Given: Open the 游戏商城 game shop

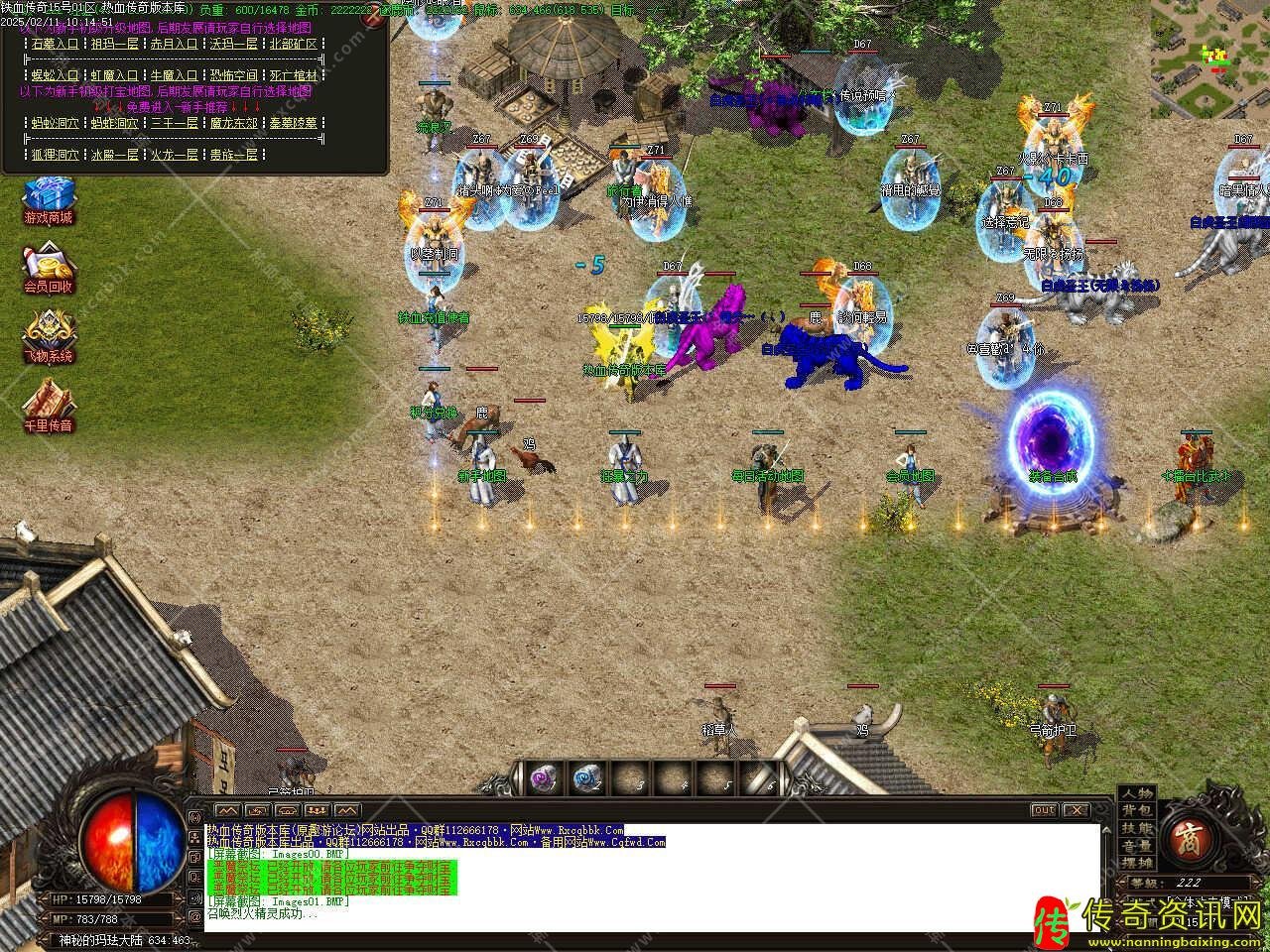Looking at the screenshot, I should tap(50, 197).
